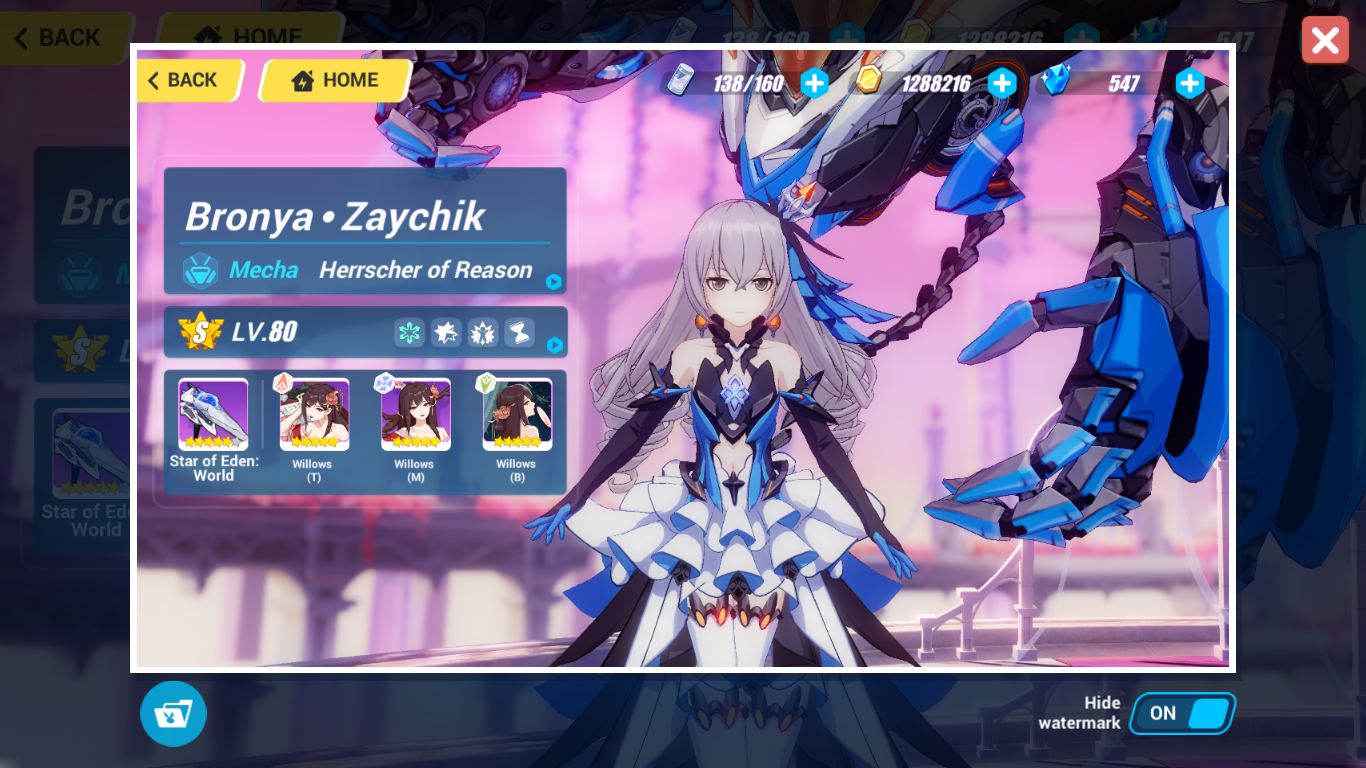This screenshot has width=1366, height=768.
Task: Select the Willows (T) stigmata
Action: pyautogui.click(x=312, y=413)
